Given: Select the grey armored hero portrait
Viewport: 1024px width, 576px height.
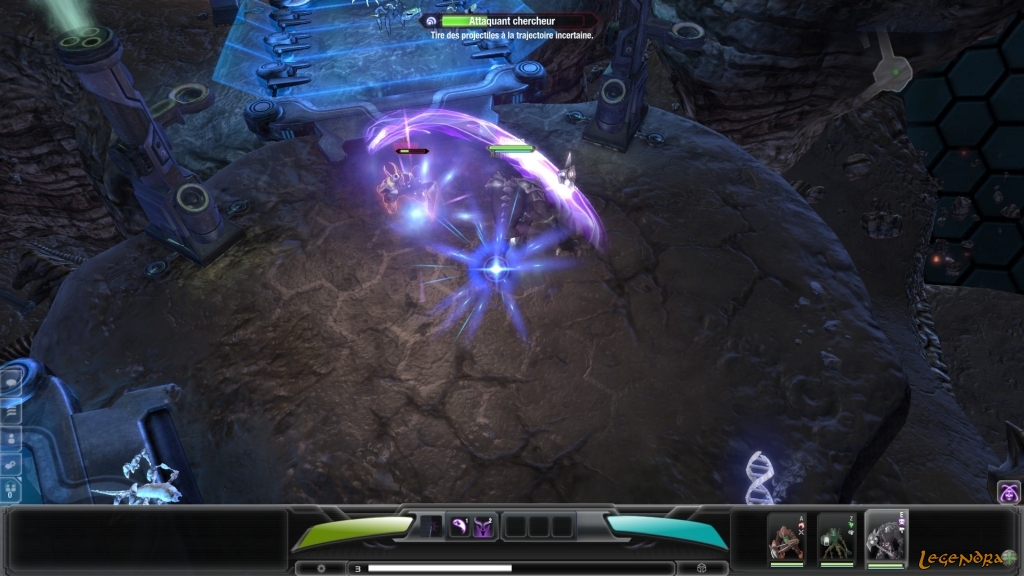Looking at the screenshot, I should 884,538.
